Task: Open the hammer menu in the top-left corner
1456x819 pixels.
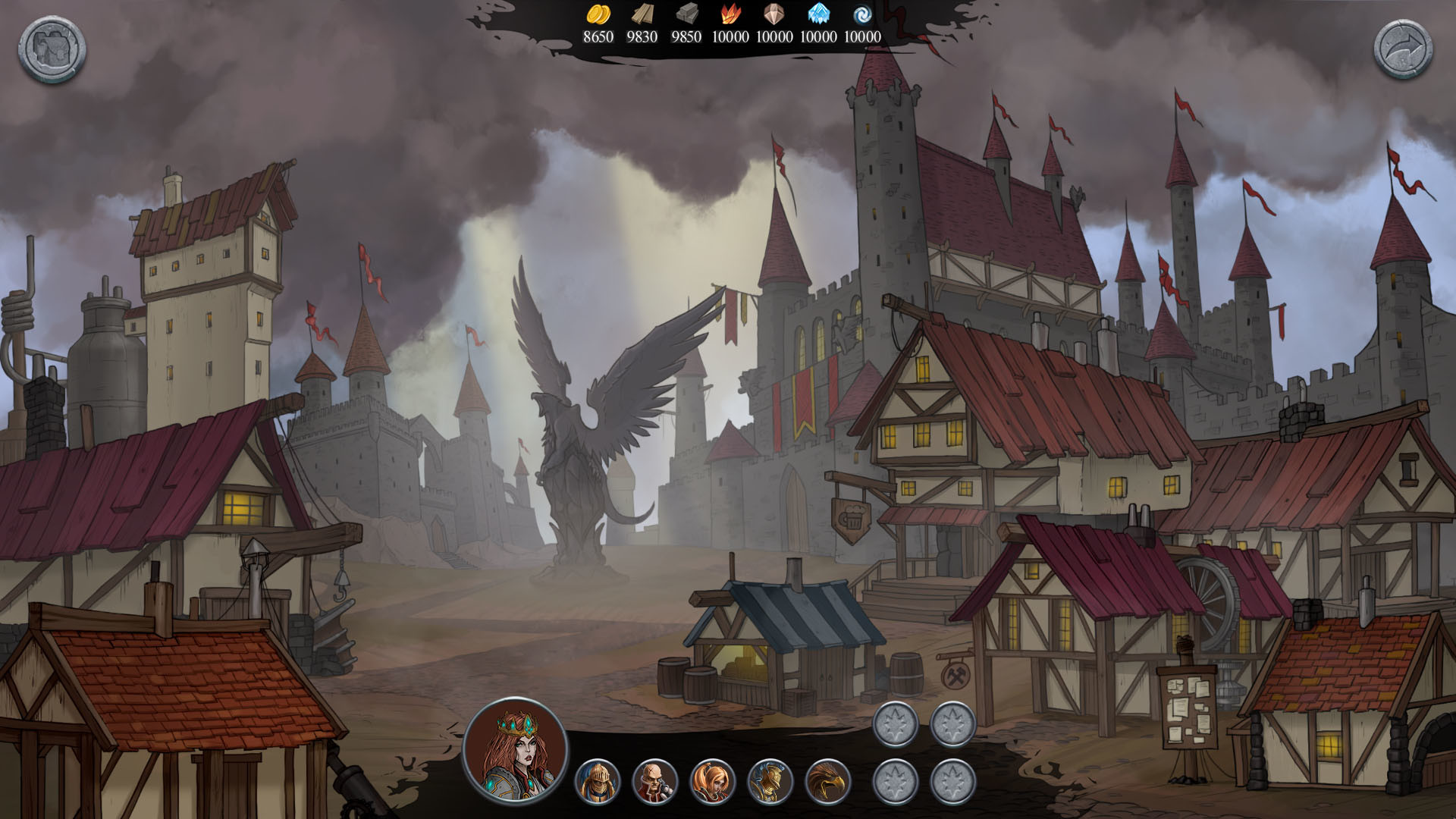Action: [x=50, y=49]
